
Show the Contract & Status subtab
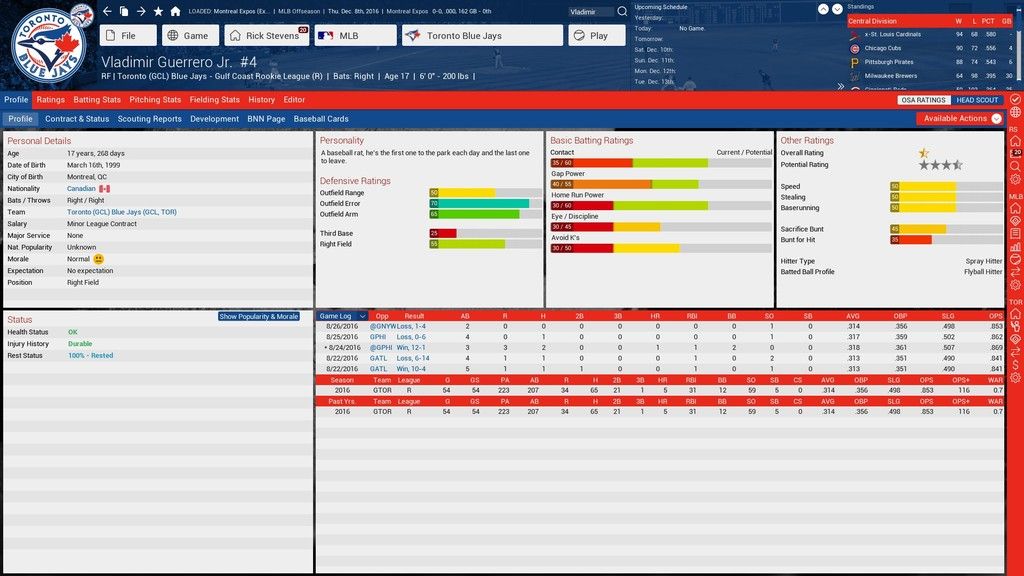click(77, 119)
